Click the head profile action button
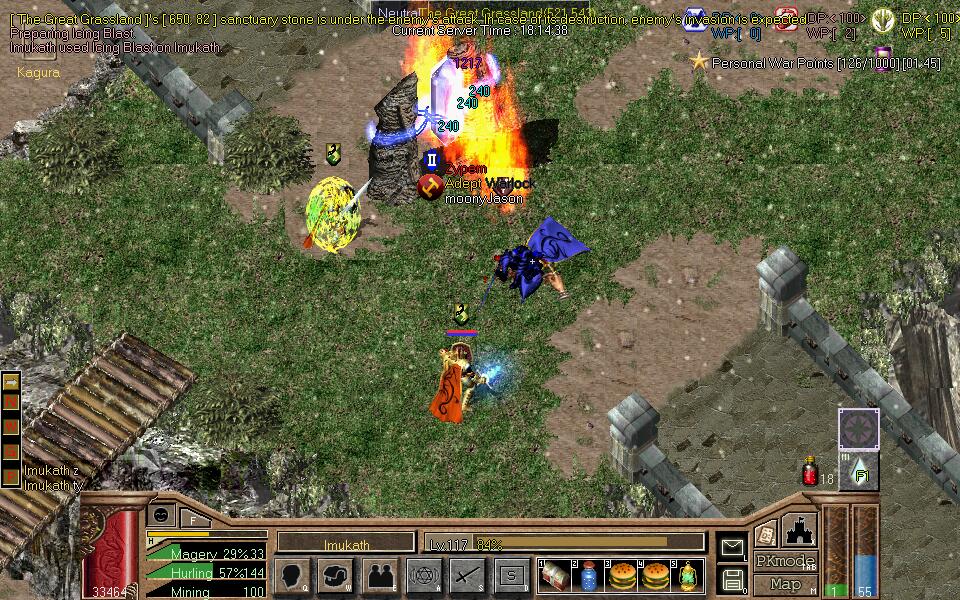 pos(292,576)
